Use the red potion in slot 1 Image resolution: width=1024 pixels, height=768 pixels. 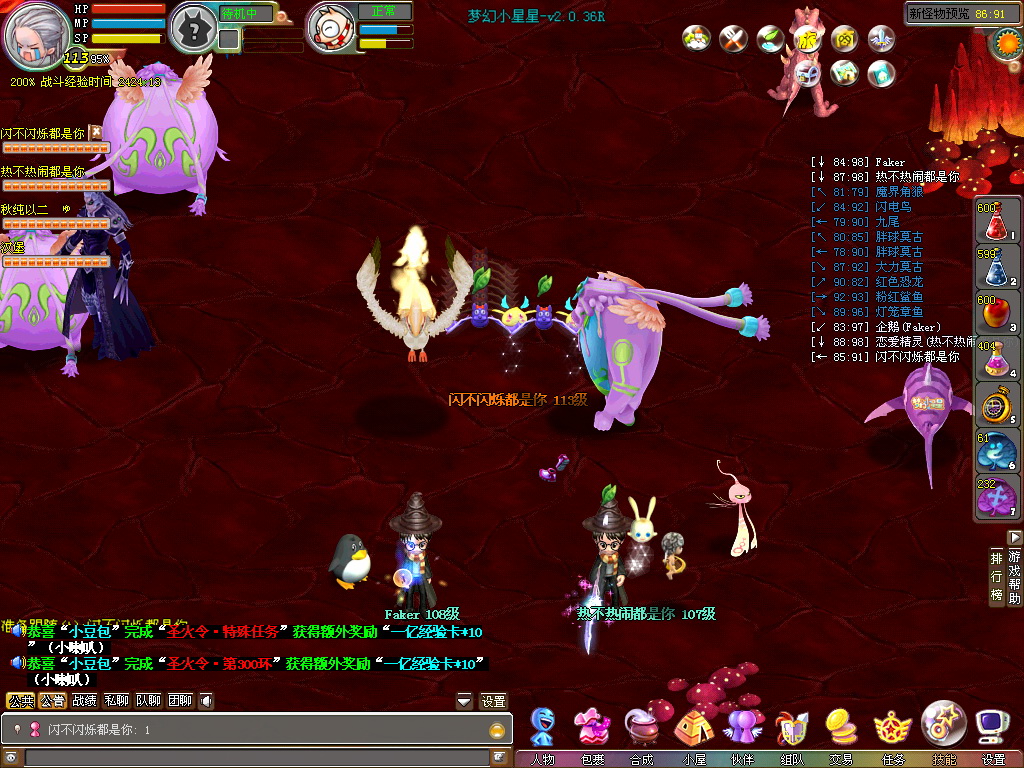[x=992, y=221]
